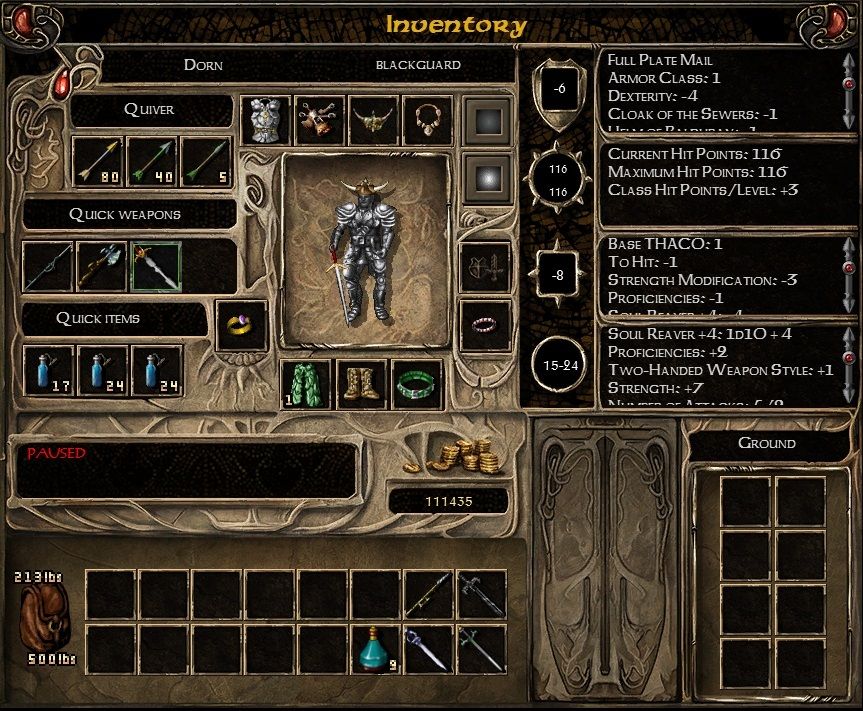Choose the arrow stack of 40
The height and width of the screenshot is (711, 863).
(x=152, y=162)
